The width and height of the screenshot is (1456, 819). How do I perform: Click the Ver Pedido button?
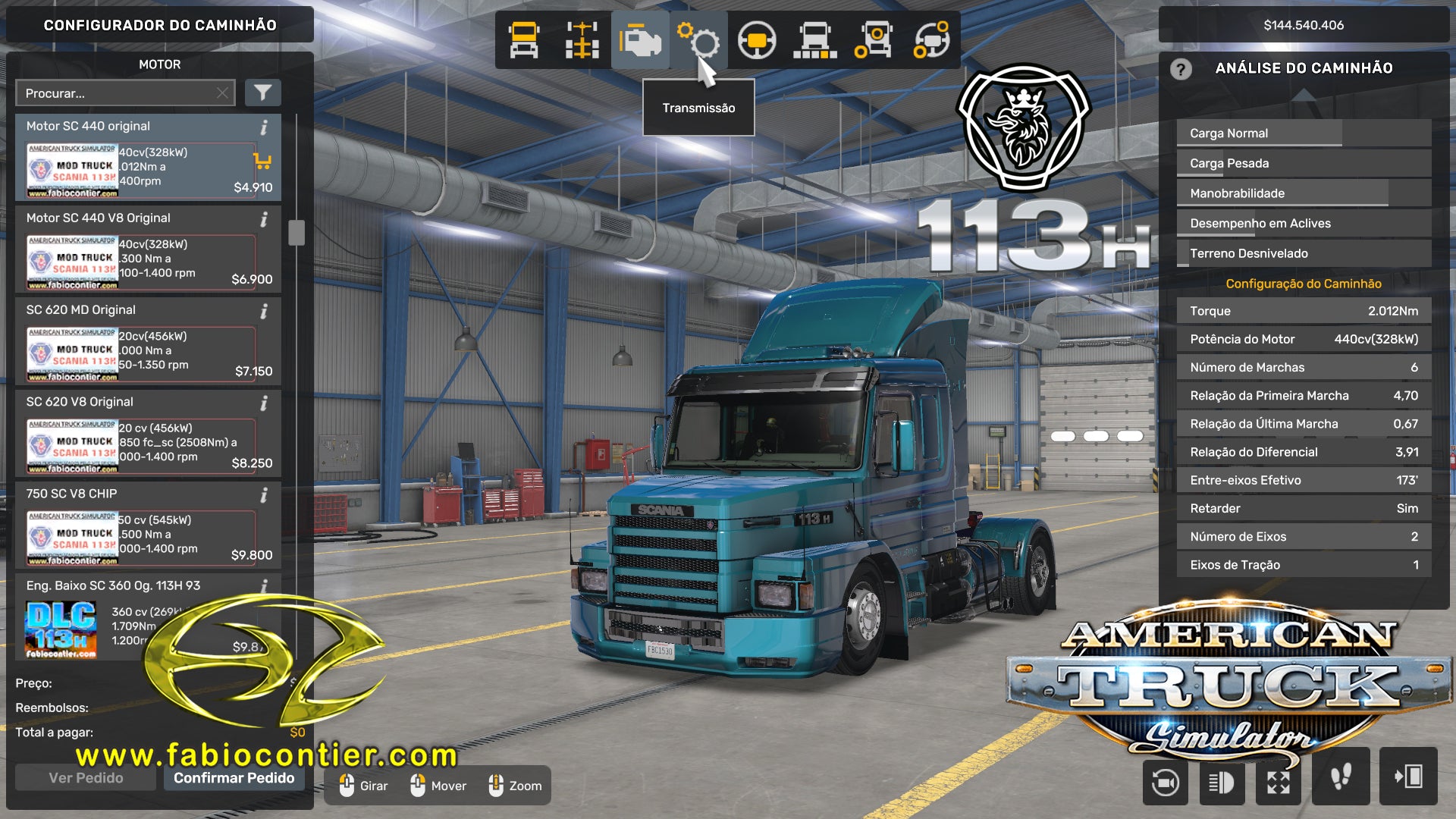(86, 778)
